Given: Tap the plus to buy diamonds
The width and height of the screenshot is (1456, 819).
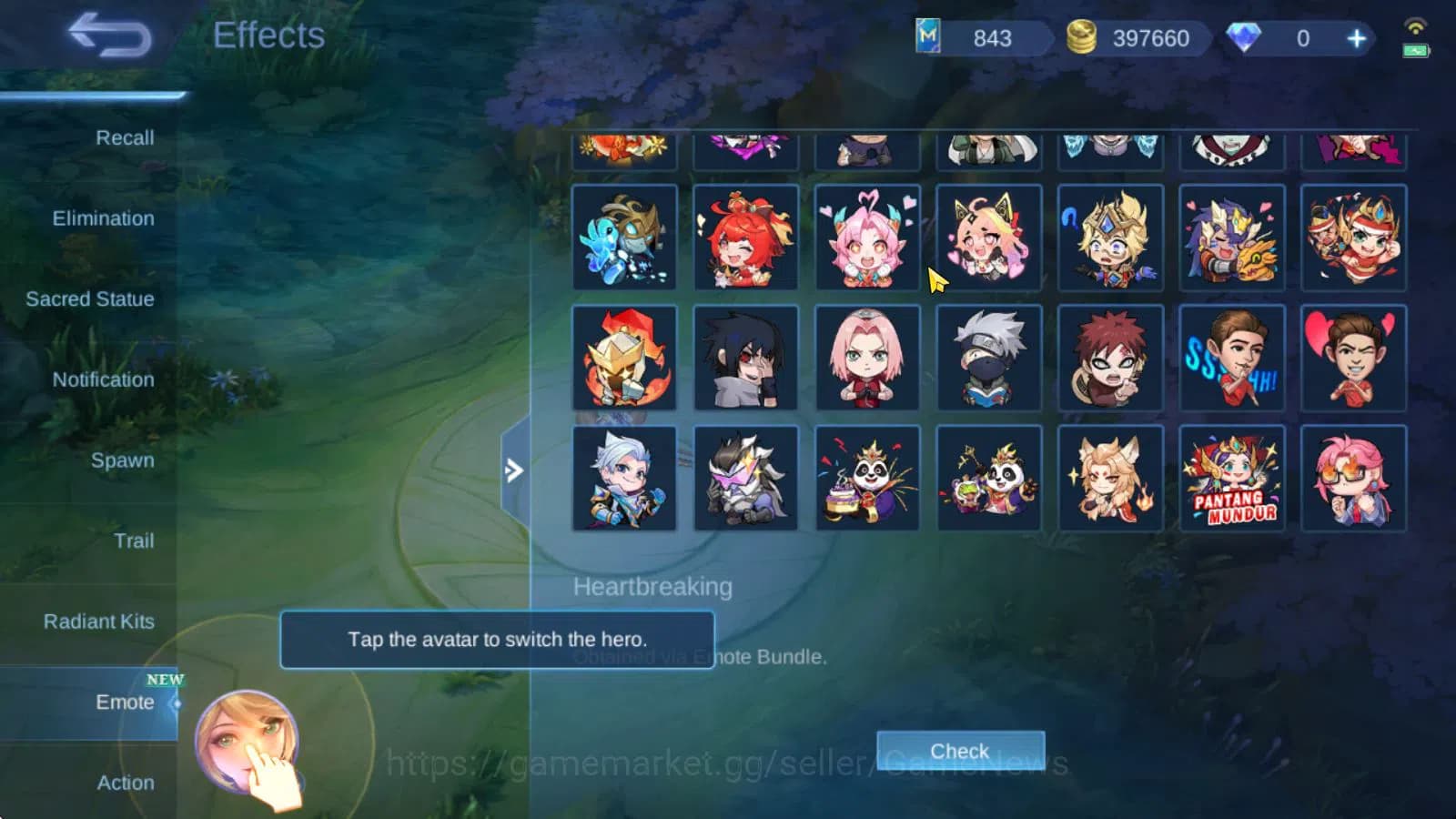Looking at the screenshot, I should tap(1355, 38).
